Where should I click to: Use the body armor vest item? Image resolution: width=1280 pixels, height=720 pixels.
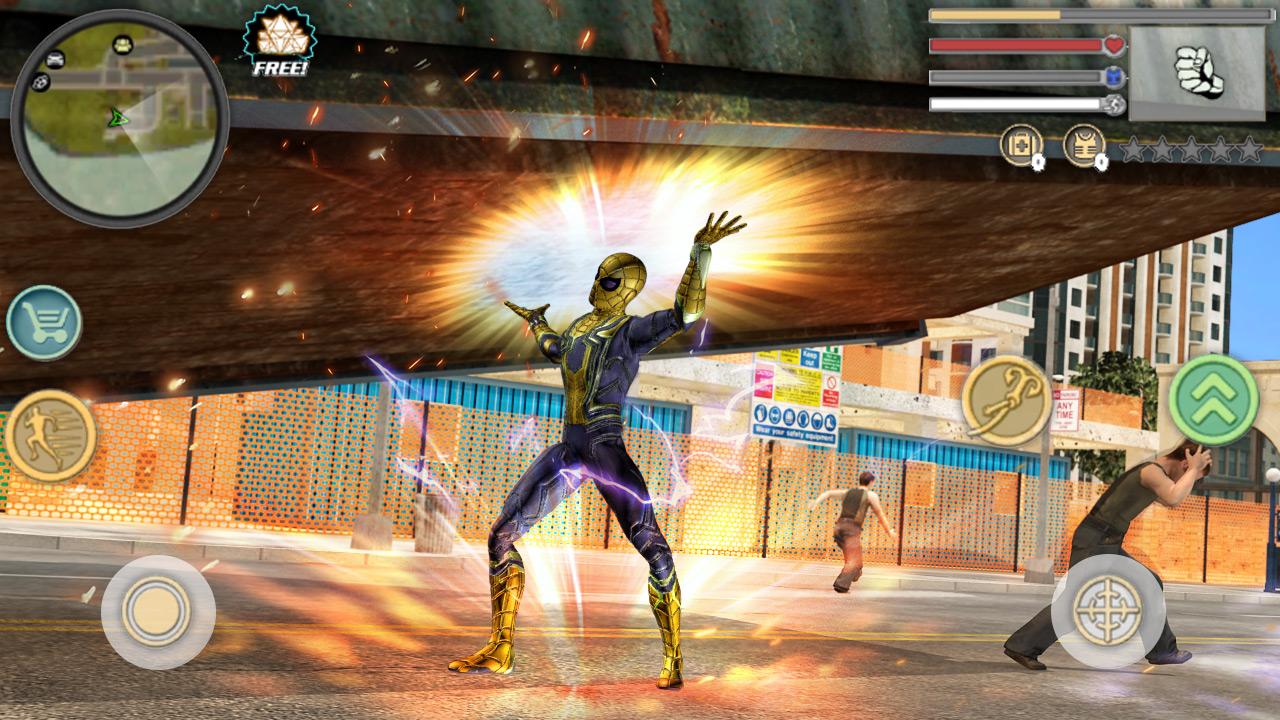point(1084,146)
